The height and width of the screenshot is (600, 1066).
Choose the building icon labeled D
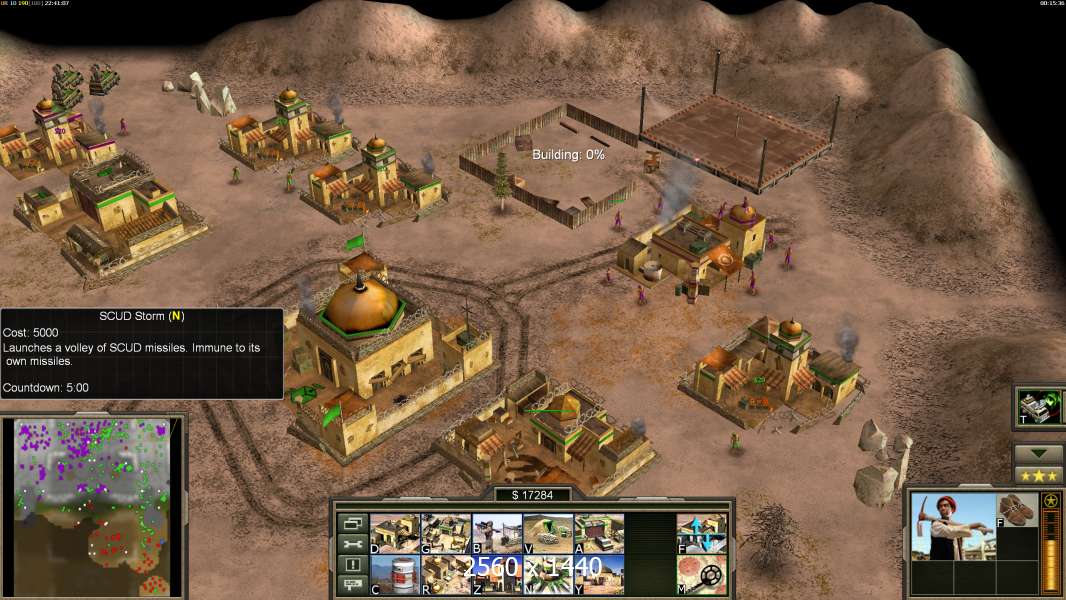tap(395, 534)
